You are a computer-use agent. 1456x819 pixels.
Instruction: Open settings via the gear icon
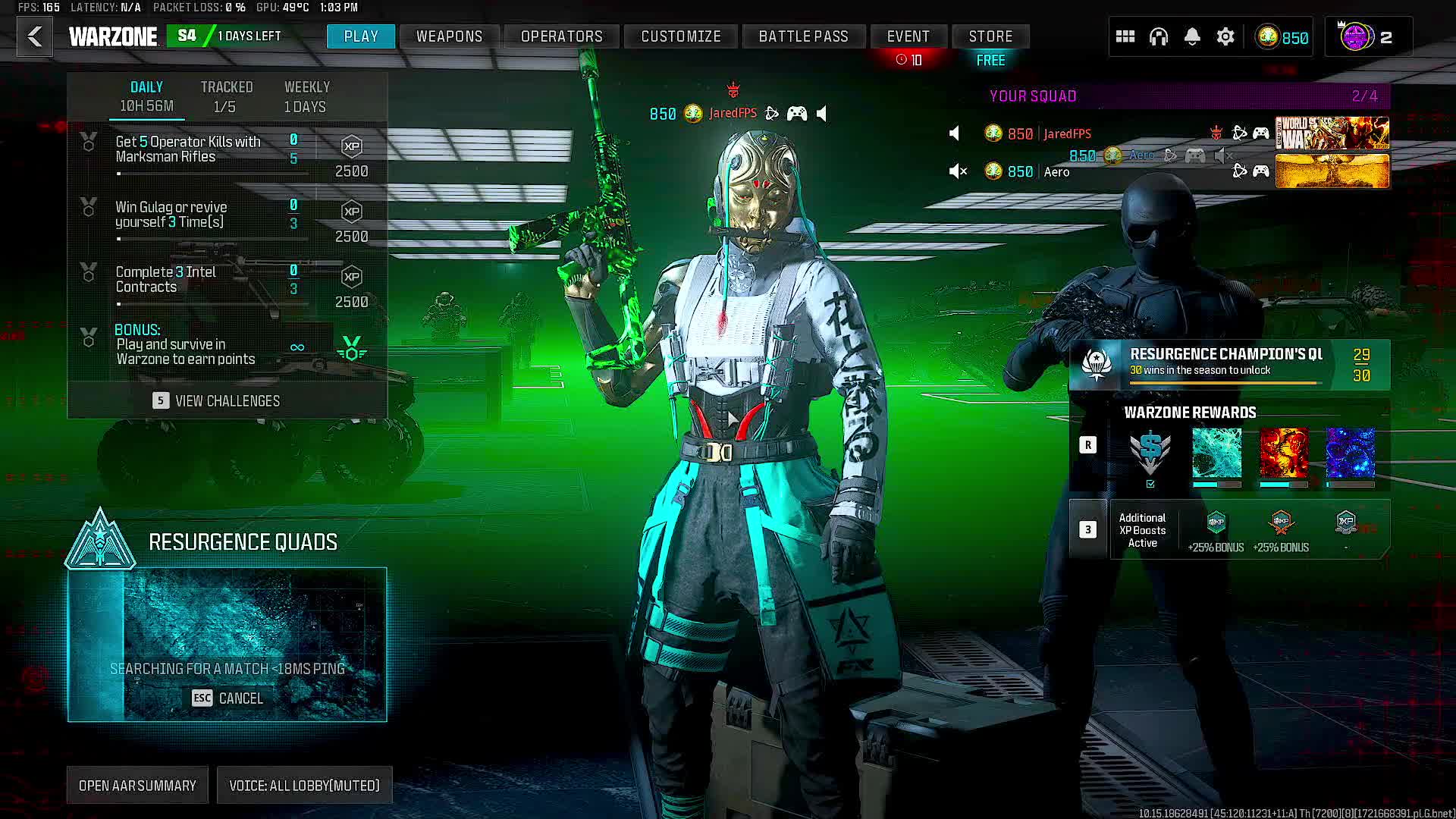click(x=1225, y=36)
